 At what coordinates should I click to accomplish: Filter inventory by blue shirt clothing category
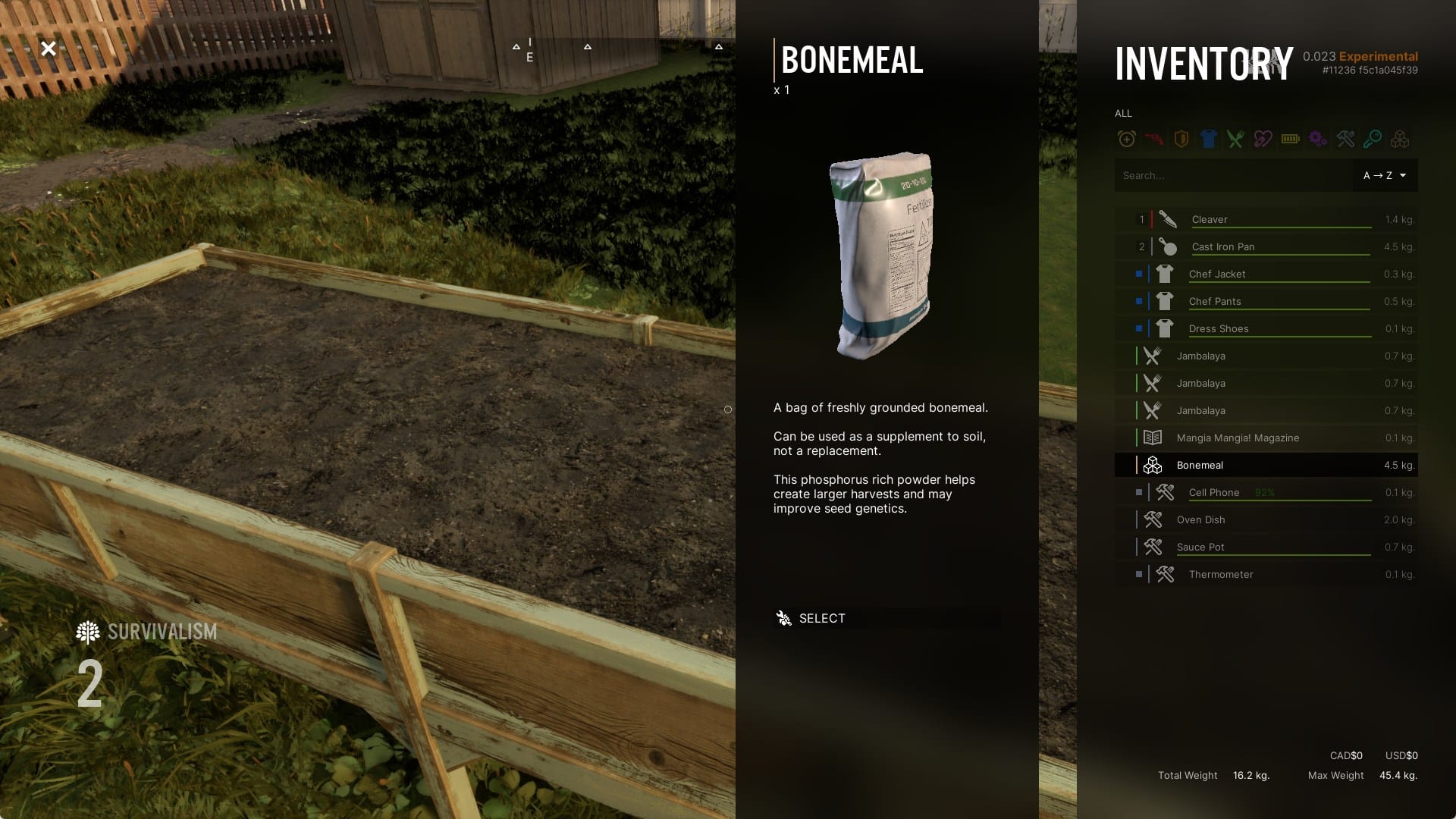(x=1208, y=139)
